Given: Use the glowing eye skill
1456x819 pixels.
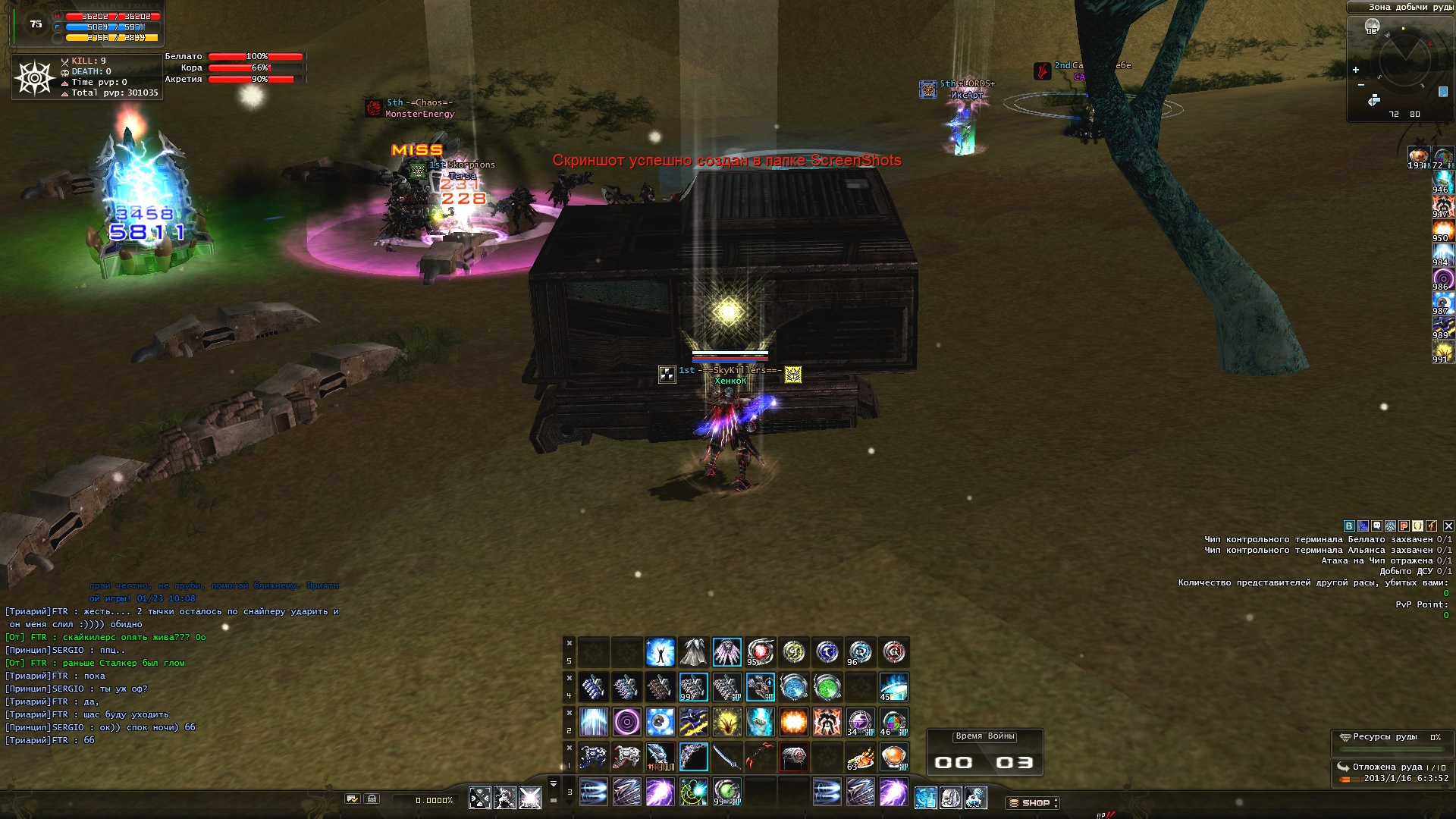Looking at the screenshot, I should click(660, 722).
